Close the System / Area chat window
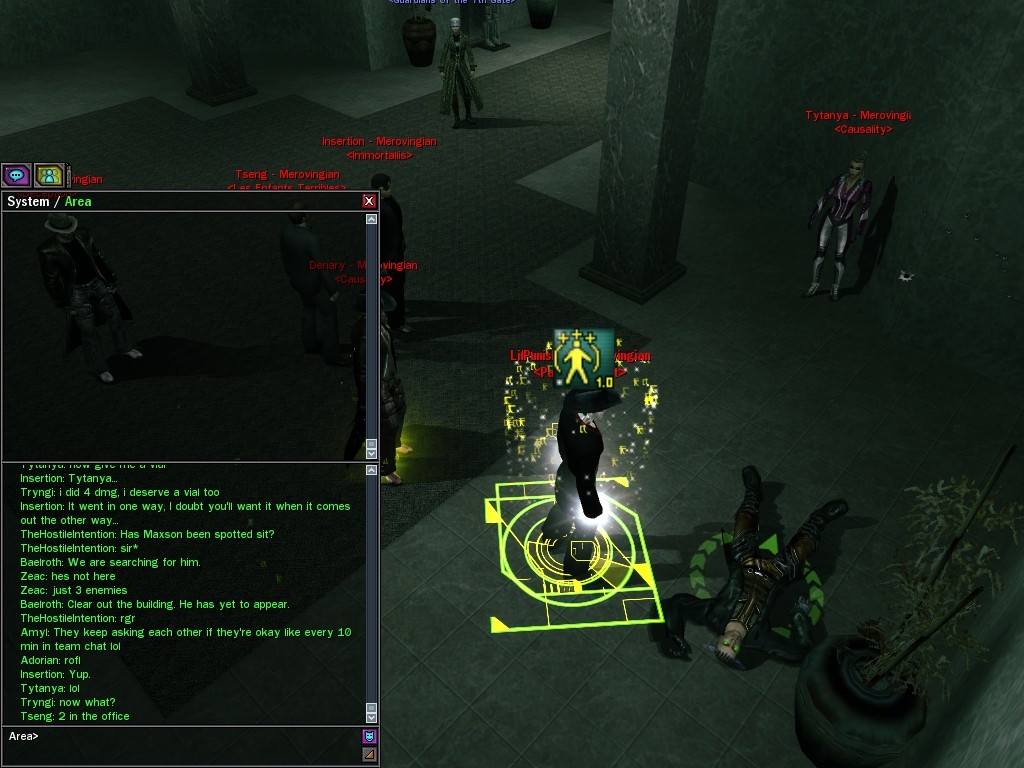This screenshot has height=768, width=1024. coord(369,202)
